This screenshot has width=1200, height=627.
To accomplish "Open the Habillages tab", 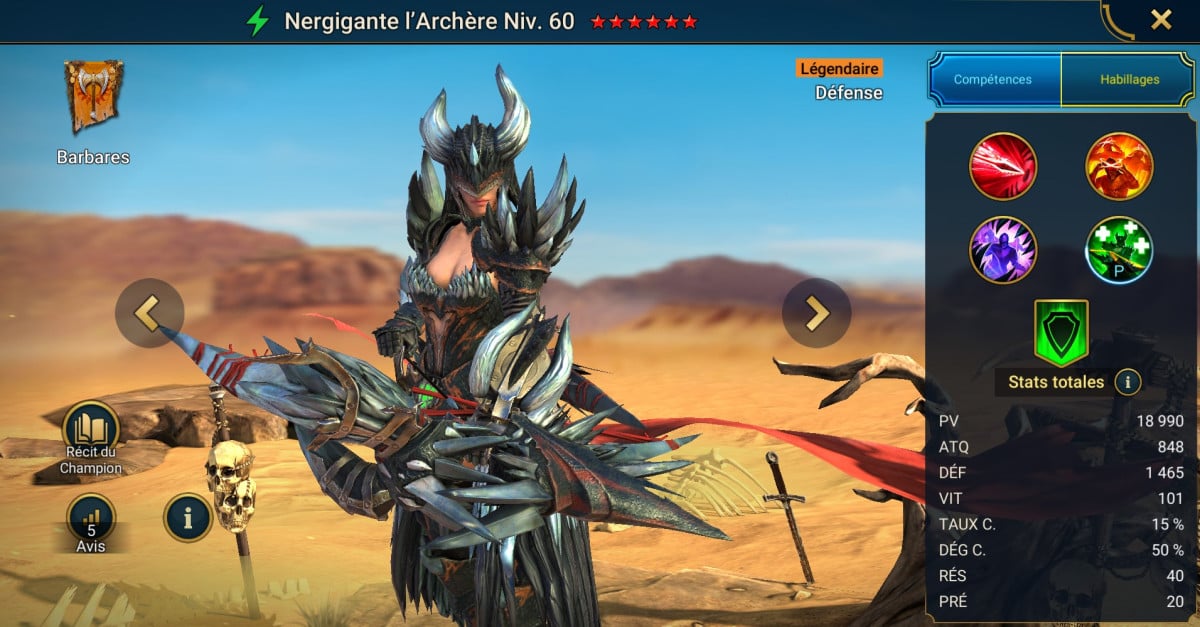I will click(1129, 80).
